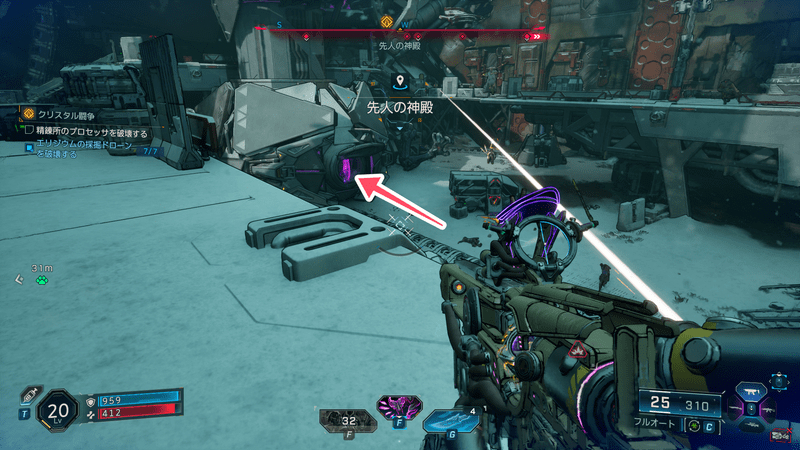800x450 pixels.
Task: Open the level 20 character badge
Action: tap(57, 411)
